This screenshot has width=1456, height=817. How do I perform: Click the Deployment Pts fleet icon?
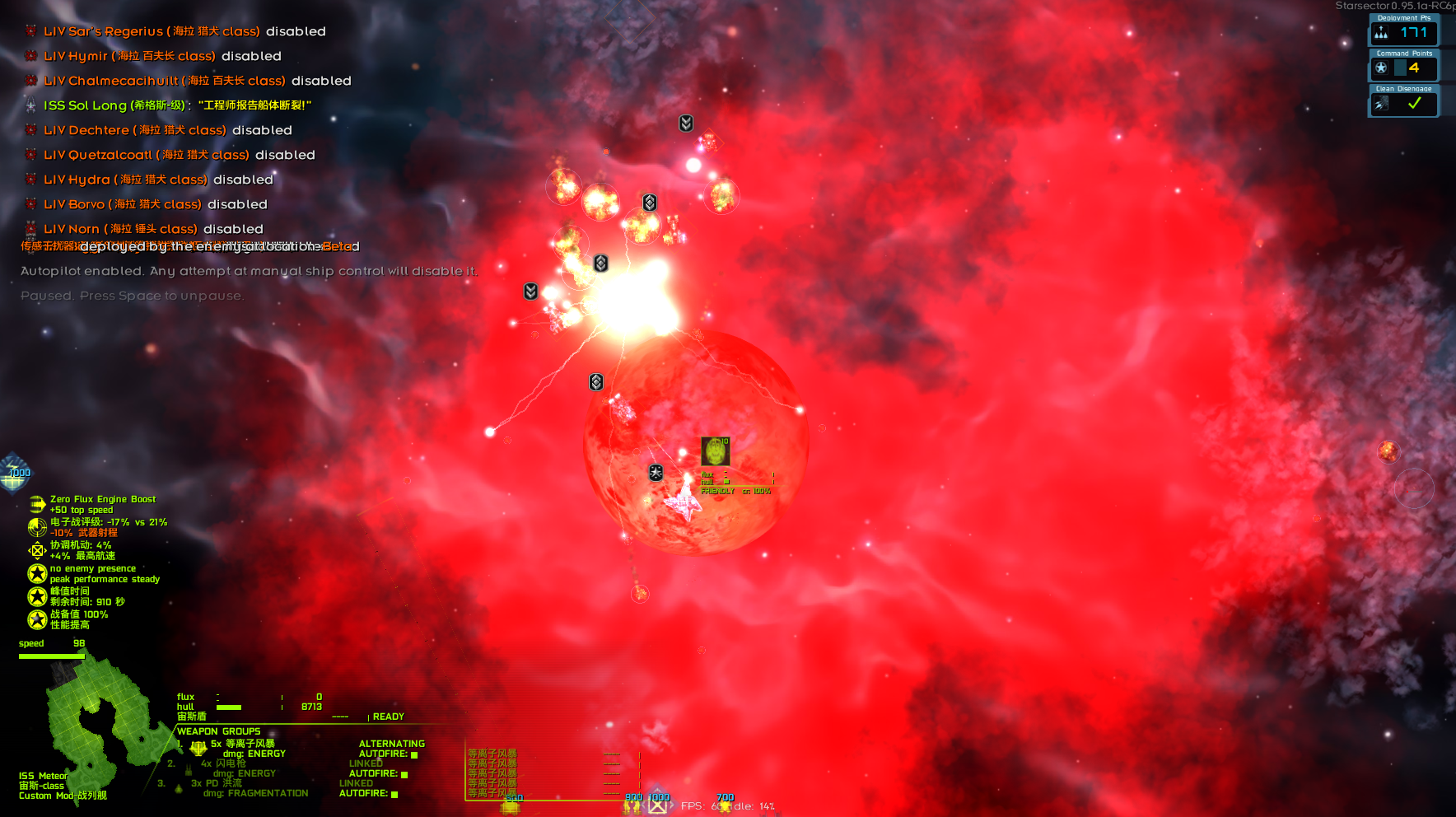pyautogui.click(x=1381, y=32)
